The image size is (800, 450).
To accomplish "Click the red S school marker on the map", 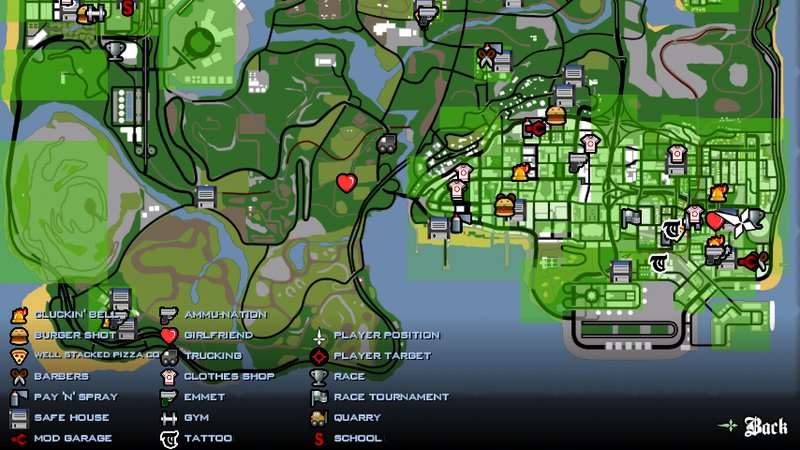I will click(127, 8).
